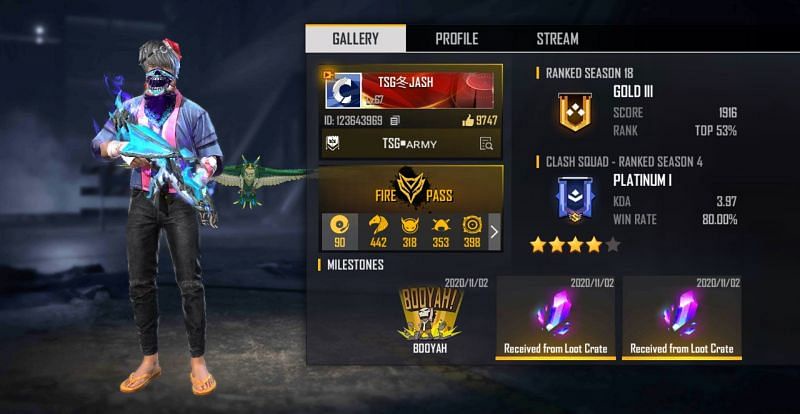Open the Fire Pass banner
Screen dimensions: 800x414
click(x=412, y=188)
